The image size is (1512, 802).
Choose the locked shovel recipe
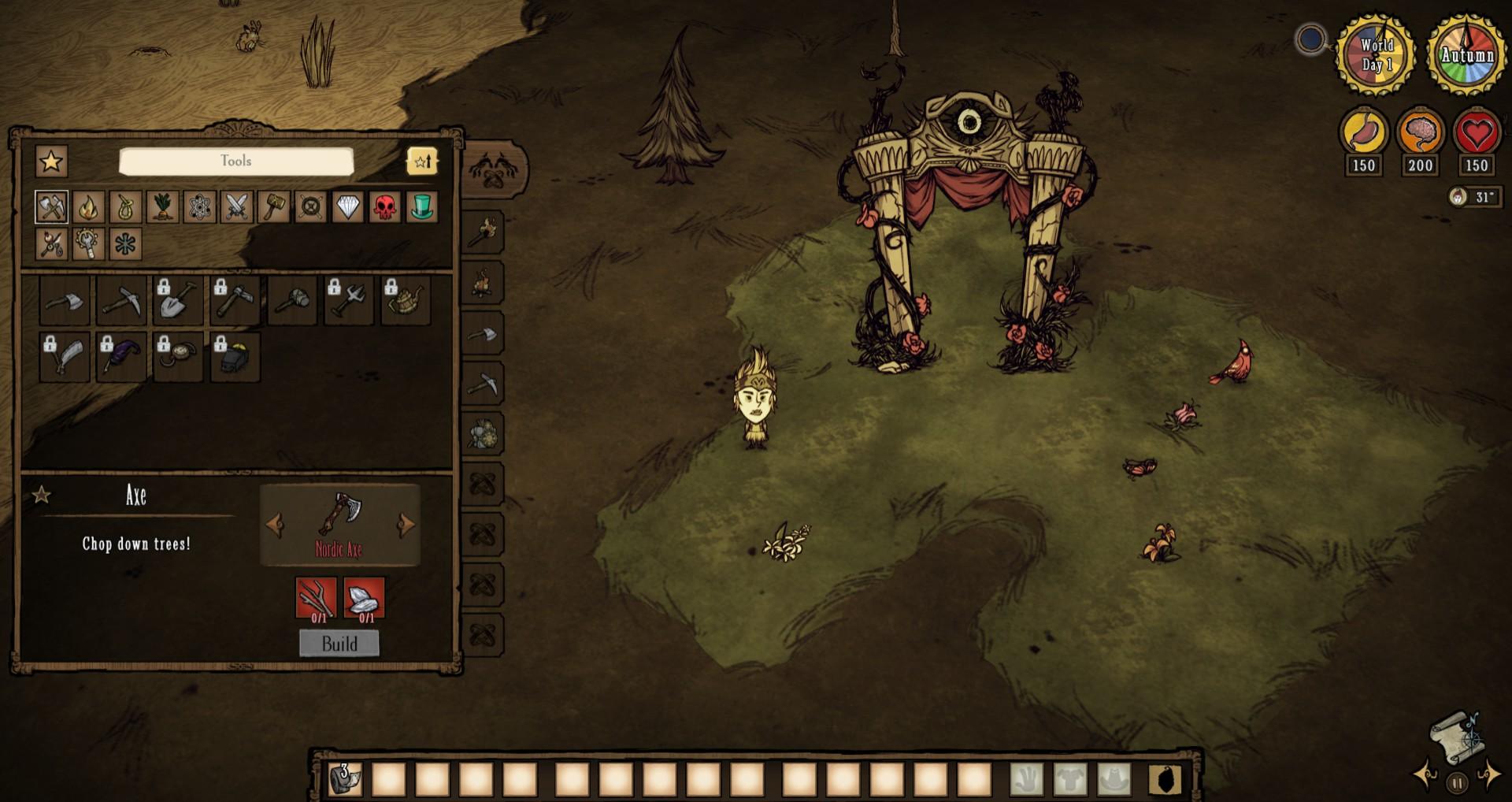point(178,300)
